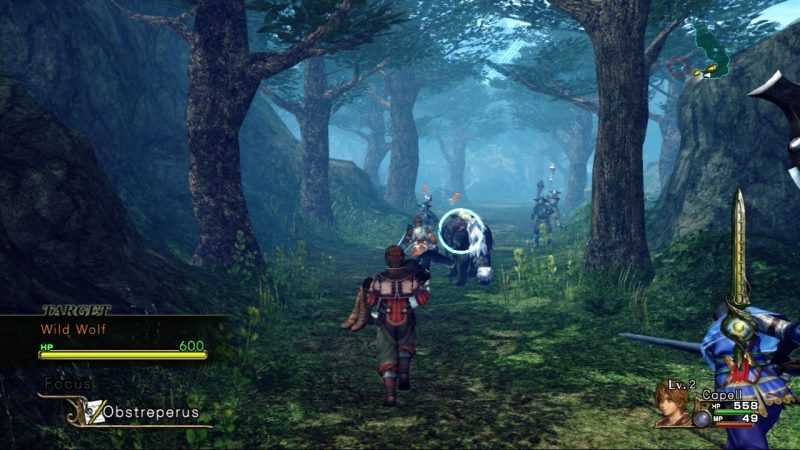The height and width of the screenshot is (450, 800).
Task: Open the minimap in the corner
Action: pyautogui.click(x=711, y=52)
